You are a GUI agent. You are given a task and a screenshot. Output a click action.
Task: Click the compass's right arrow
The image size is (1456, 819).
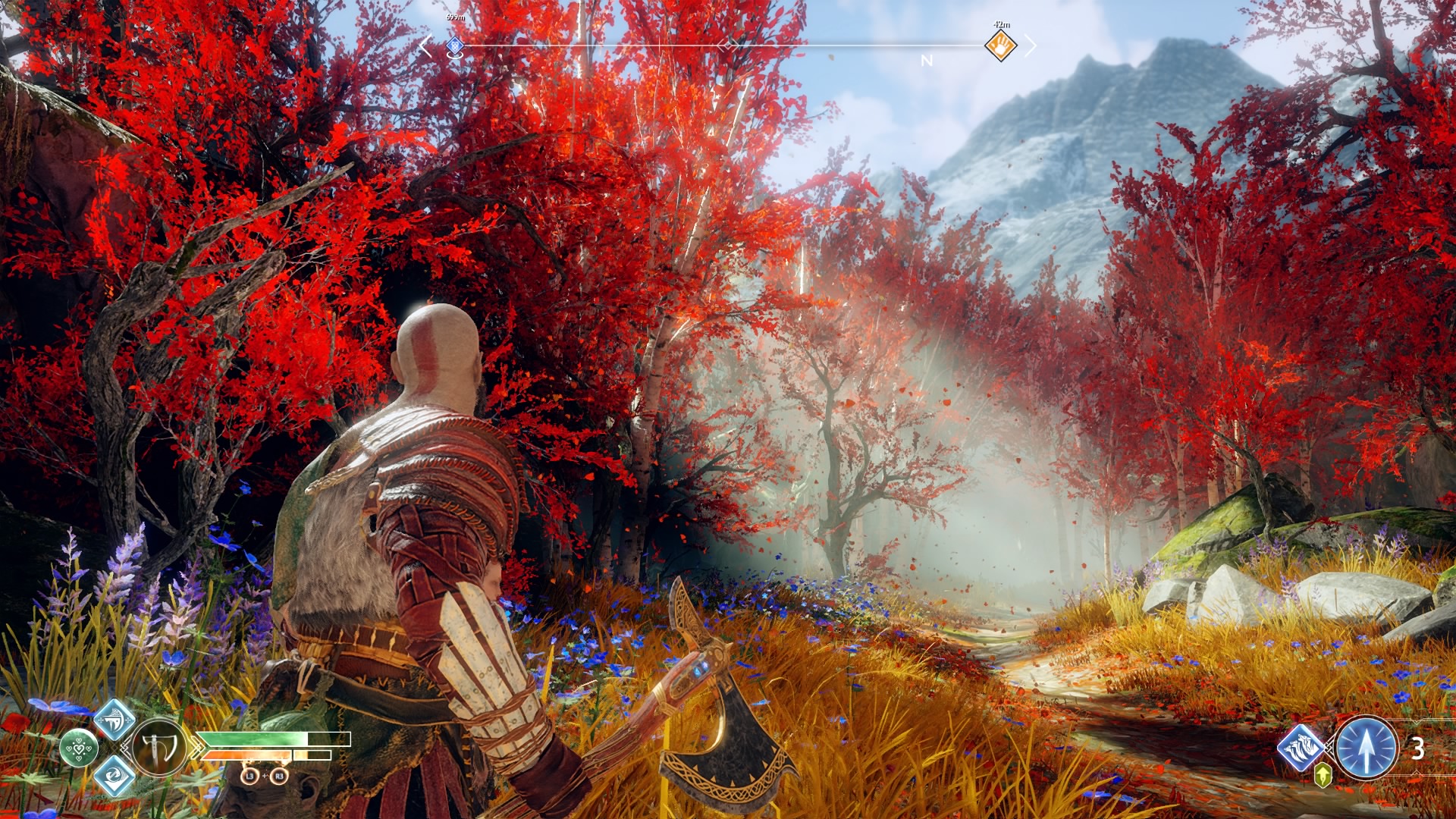(1030, 45)
